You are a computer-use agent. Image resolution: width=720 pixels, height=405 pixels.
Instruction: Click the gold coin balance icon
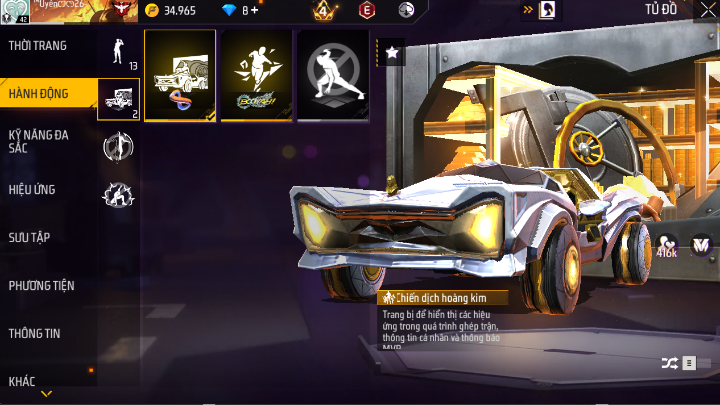click(151, 11)
